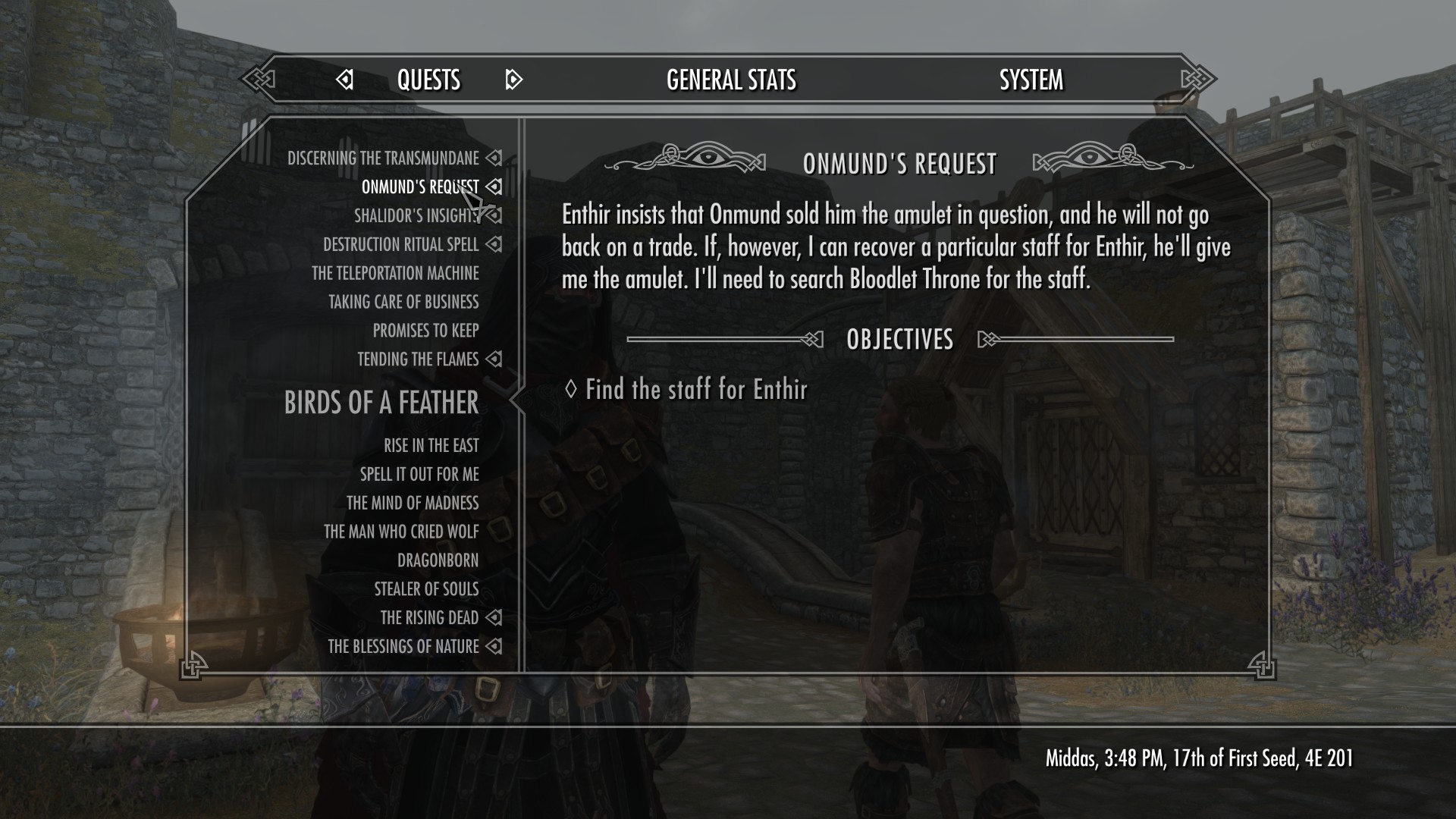This screenshot has height=819, width=1456.
Task: Select Spell It Out For Me quest
Action: (x=419, y=475)
